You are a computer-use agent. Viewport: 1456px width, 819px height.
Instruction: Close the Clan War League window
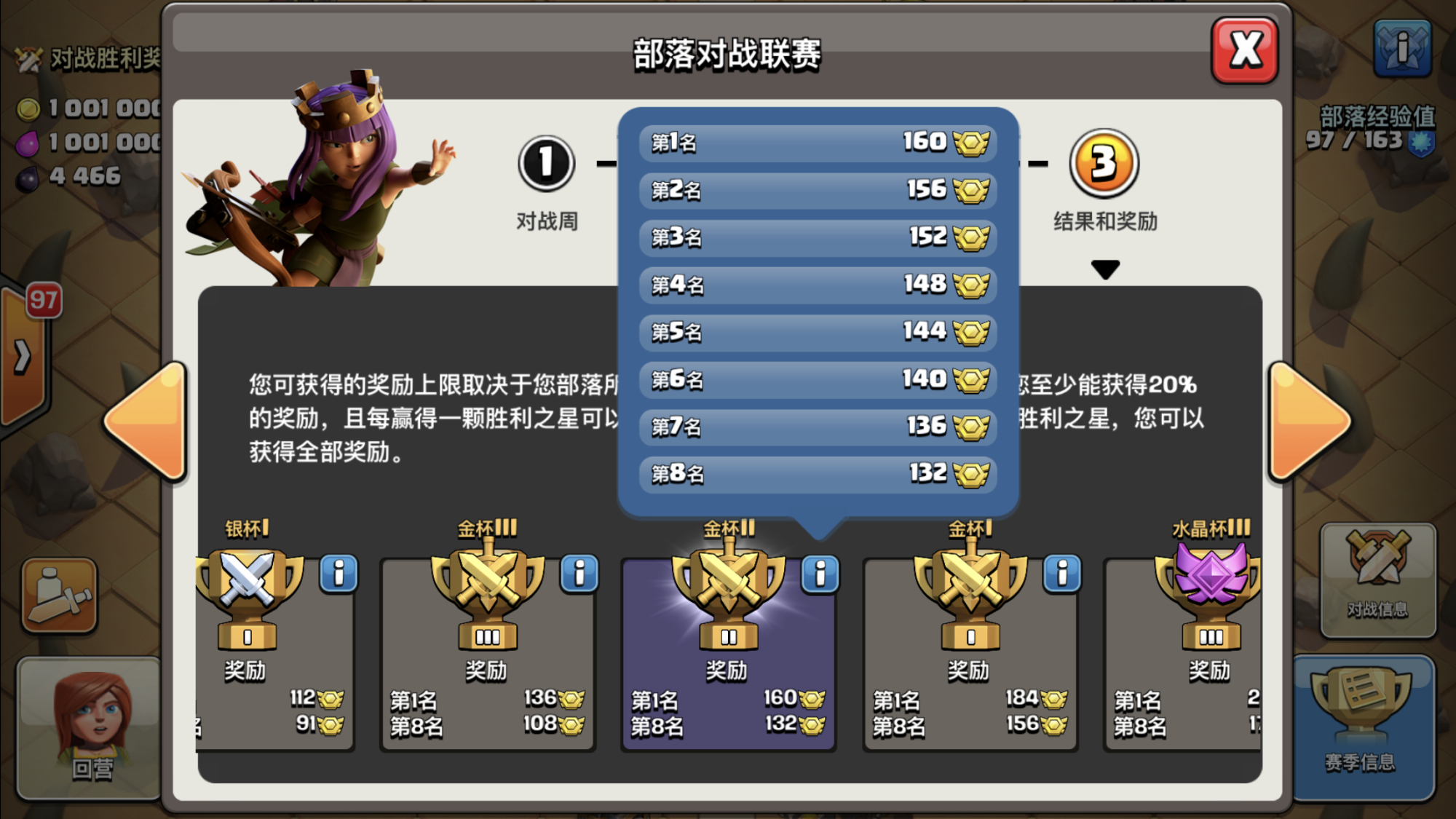click(1245, 51)
